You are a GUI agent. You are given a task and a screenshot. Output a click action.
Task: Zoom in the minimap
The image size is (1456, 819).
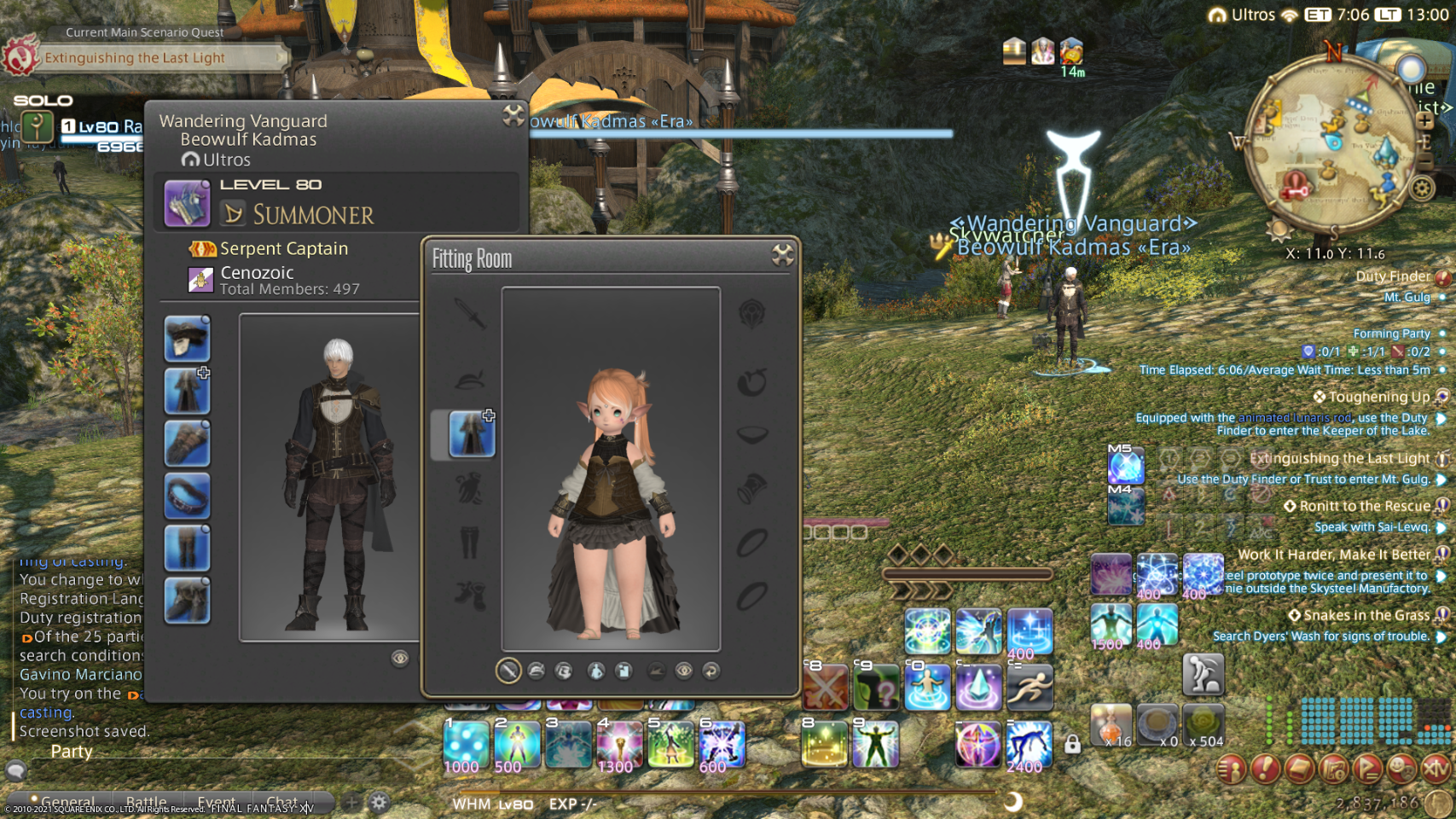tap(1424, 120)
